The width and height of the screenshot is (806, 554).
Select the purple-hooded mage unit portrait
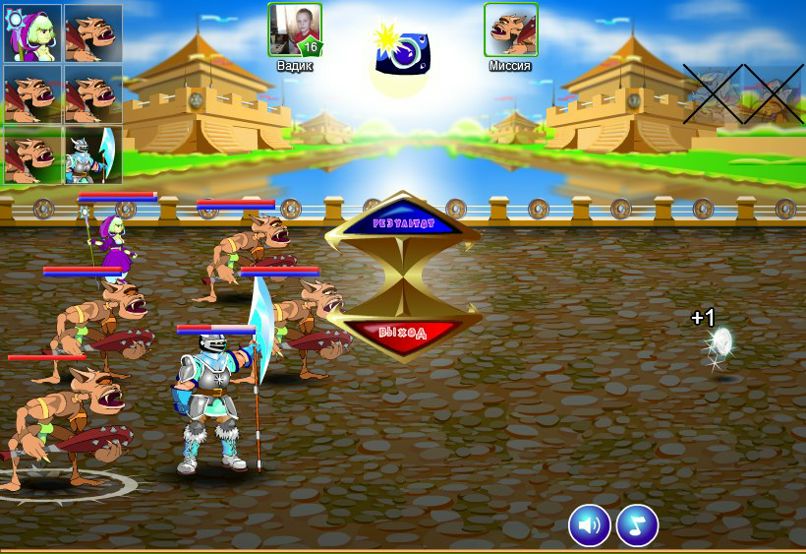[x=32, y=34]
